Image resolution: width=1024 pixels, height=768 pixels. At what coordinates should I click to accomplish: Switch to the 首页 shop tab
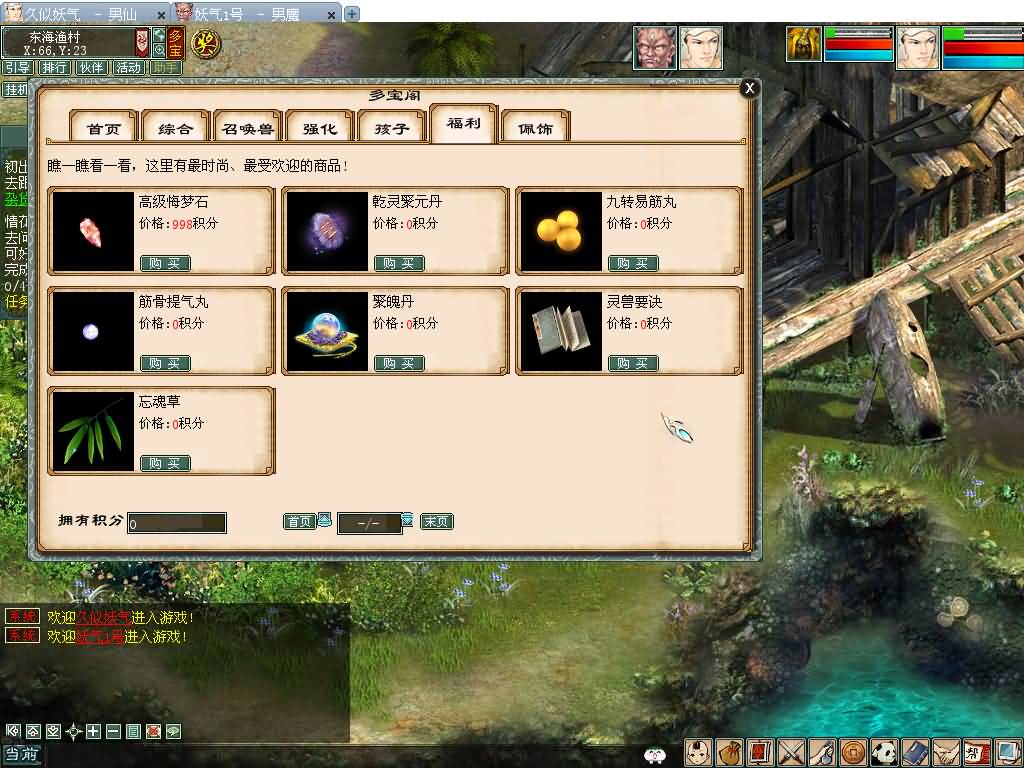pyautogui.click(x=104, y=129)
